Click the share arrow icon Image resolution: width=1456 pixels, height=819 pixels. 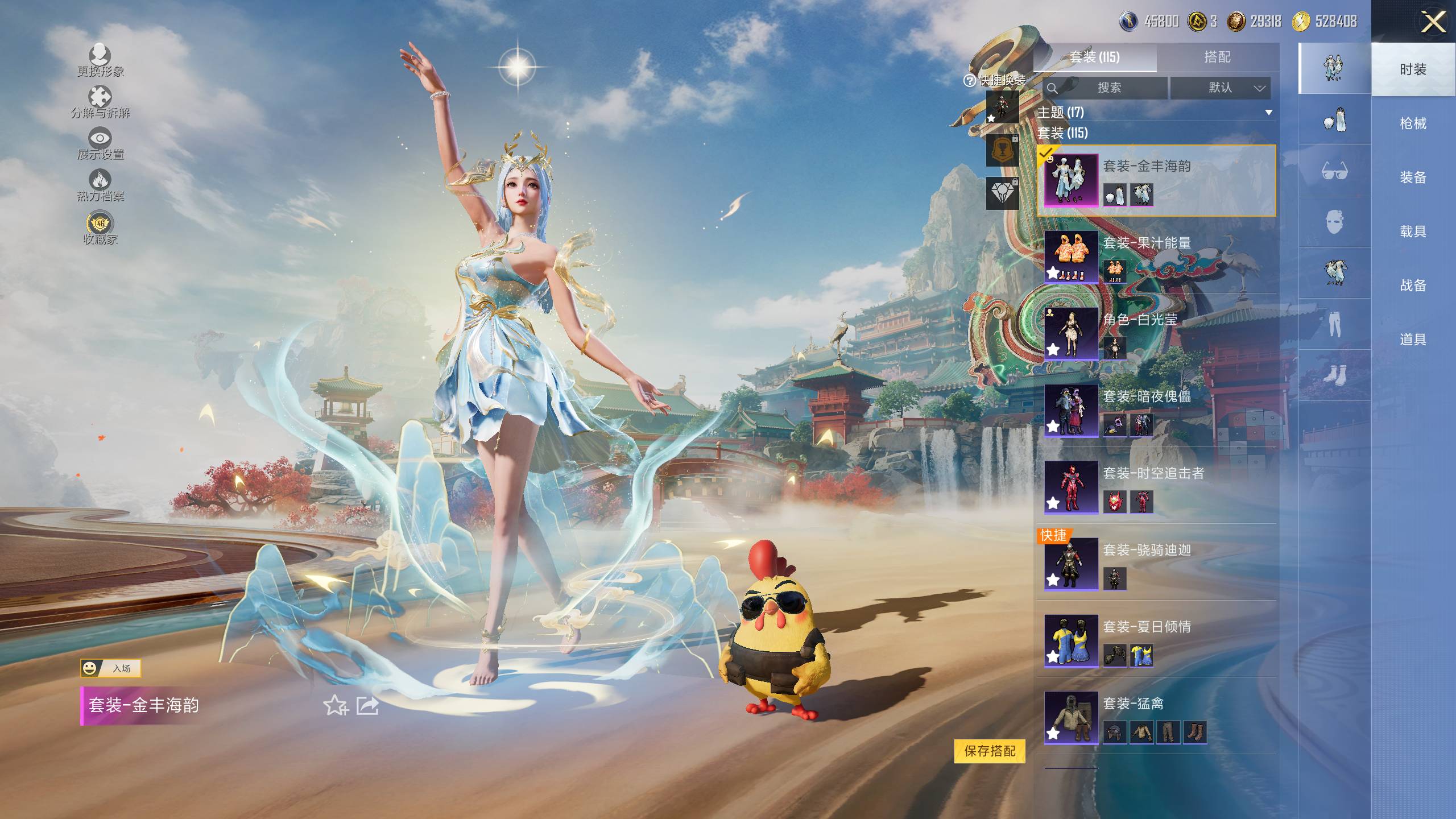367,706
